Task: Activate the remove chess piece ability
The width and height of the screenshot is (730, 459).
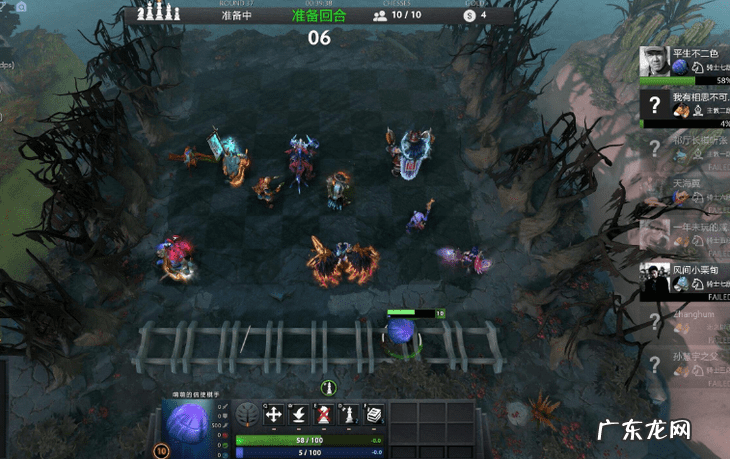Action: pos(324,414)
